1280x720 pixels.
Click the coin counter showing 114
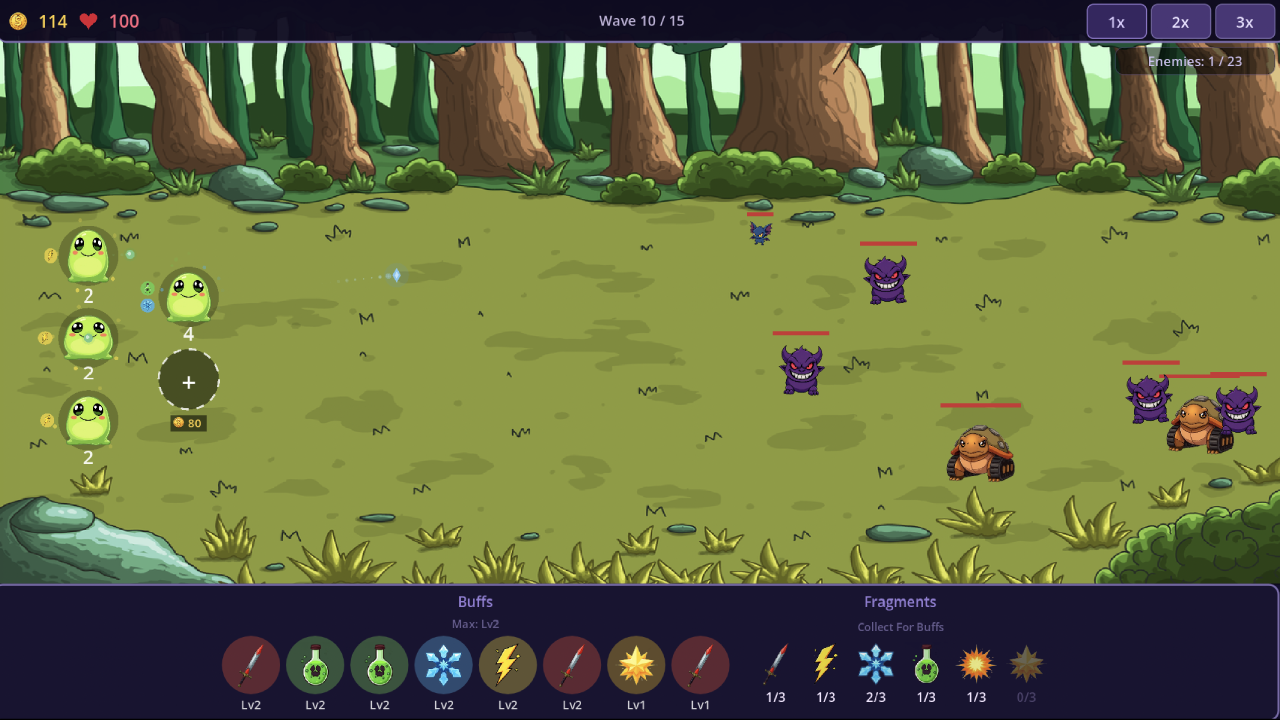tap(38, 20)
